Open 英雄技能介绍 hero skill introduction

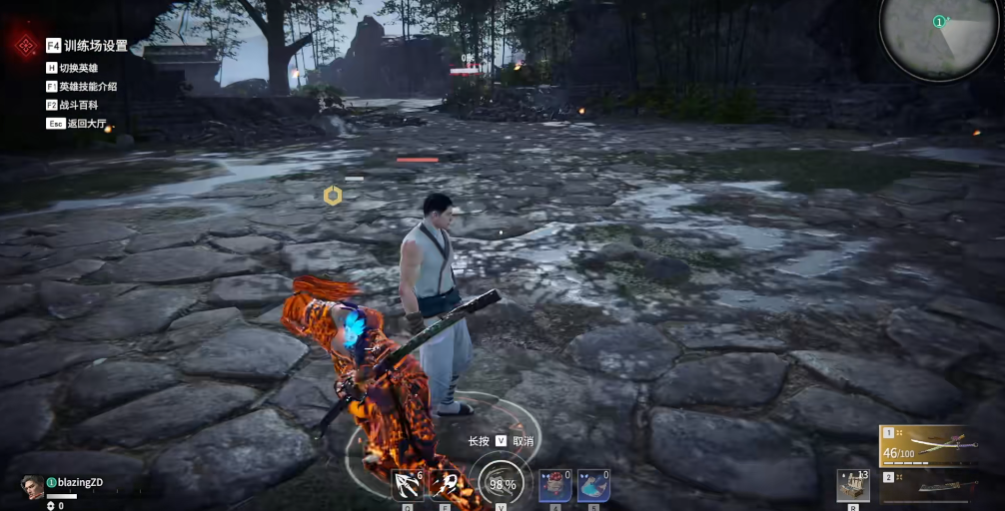click(x=87, y=87)
